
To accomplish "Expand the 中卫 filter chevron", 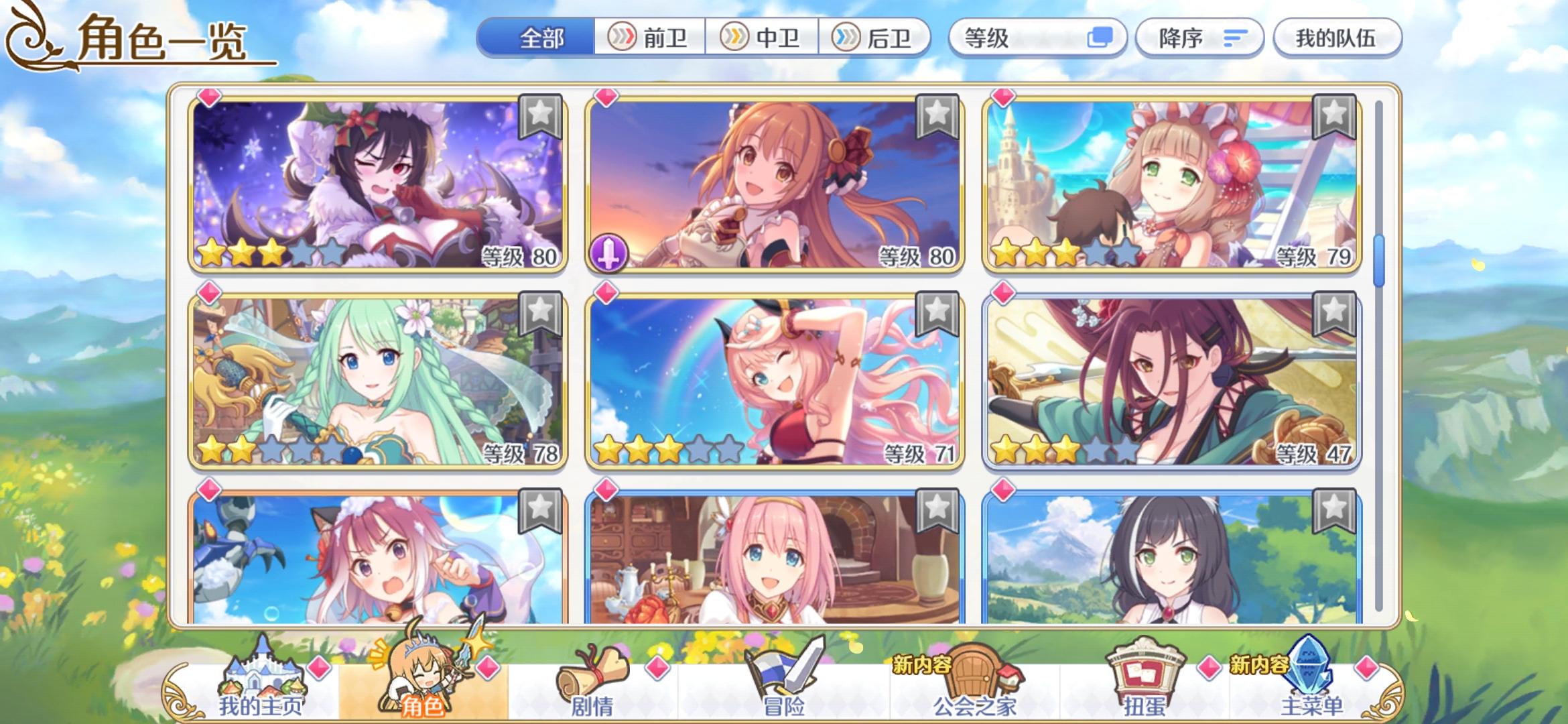I will coord(734,38).
